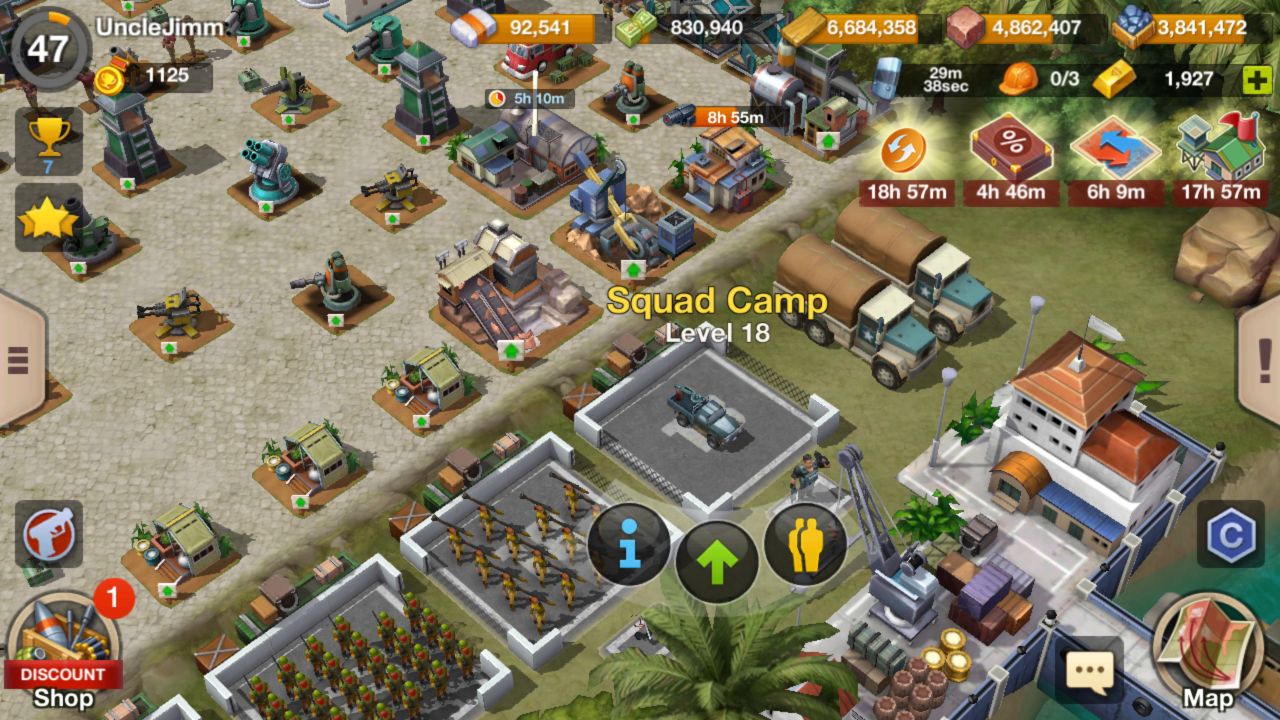Open the squad troops button
The image size is (1280, 720).
click(805, 545)
